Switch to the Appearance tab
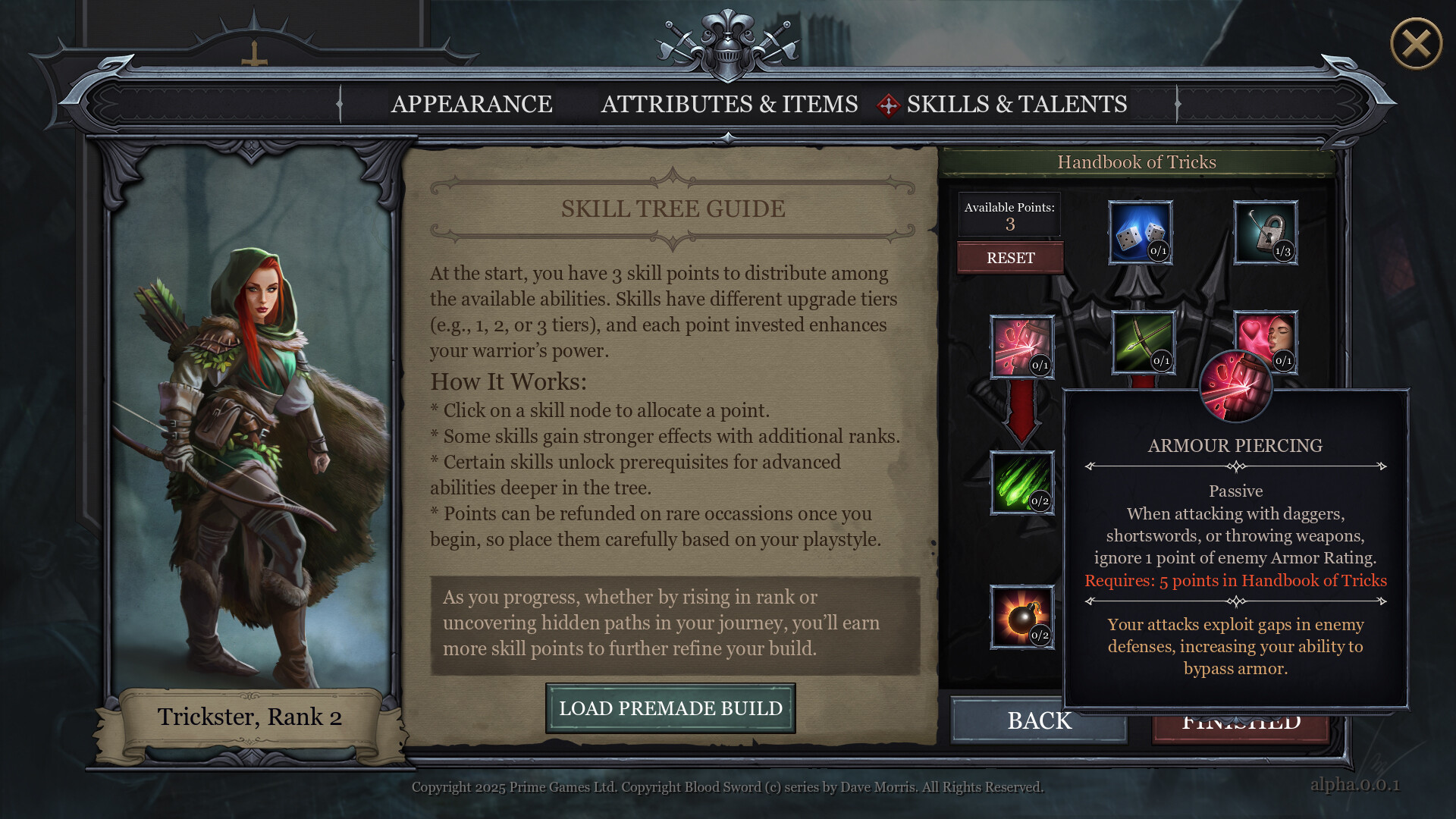The height and width of the screenshot is (819, 1456). pos(472,105)
